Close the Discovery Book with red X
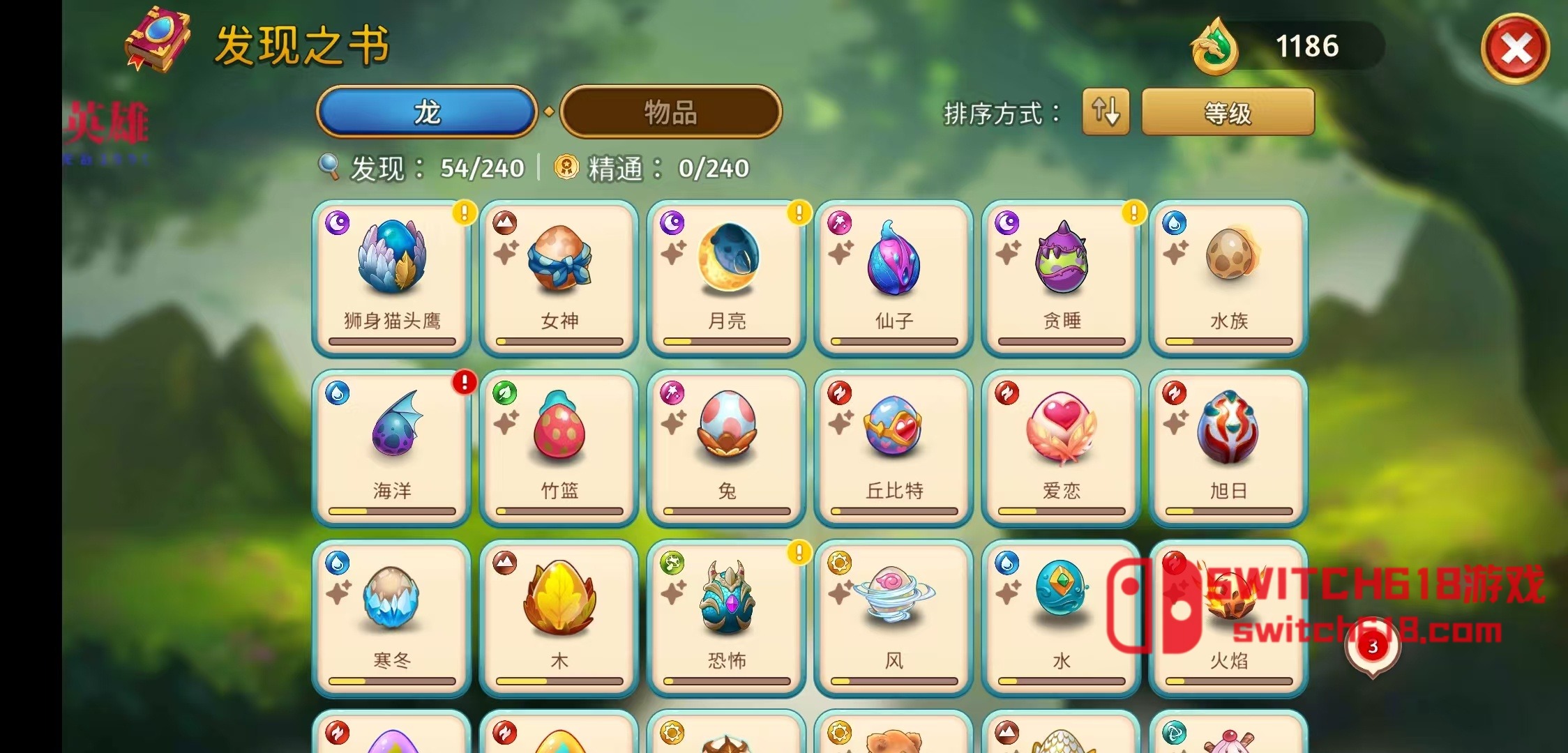The height and width of the screenshot is (753, 1568). pyautogui.click(x=1515, y=50)
